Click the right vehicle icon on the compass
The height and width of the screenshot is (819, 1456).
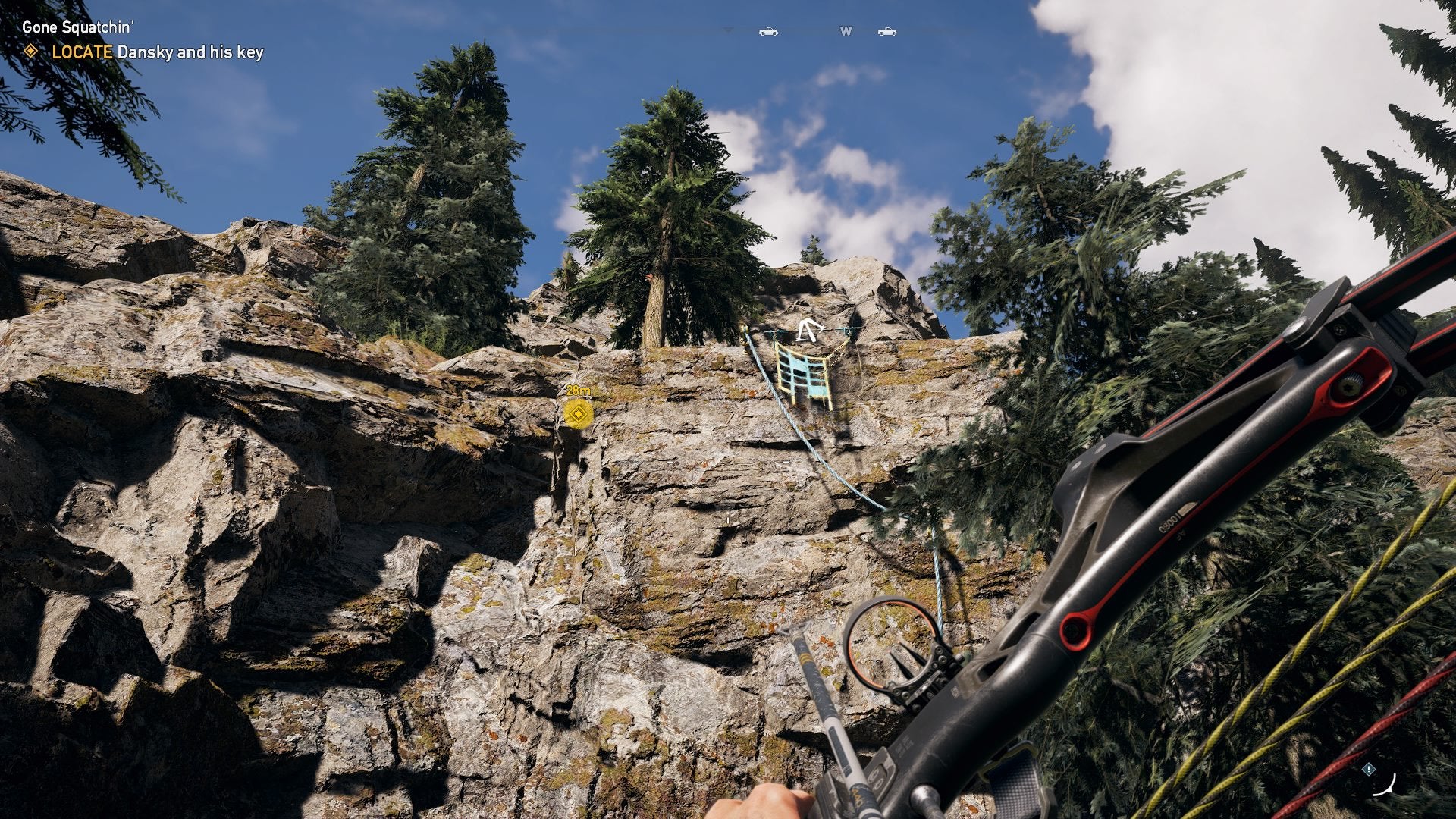pyautogui.click(x=886, y=32)
